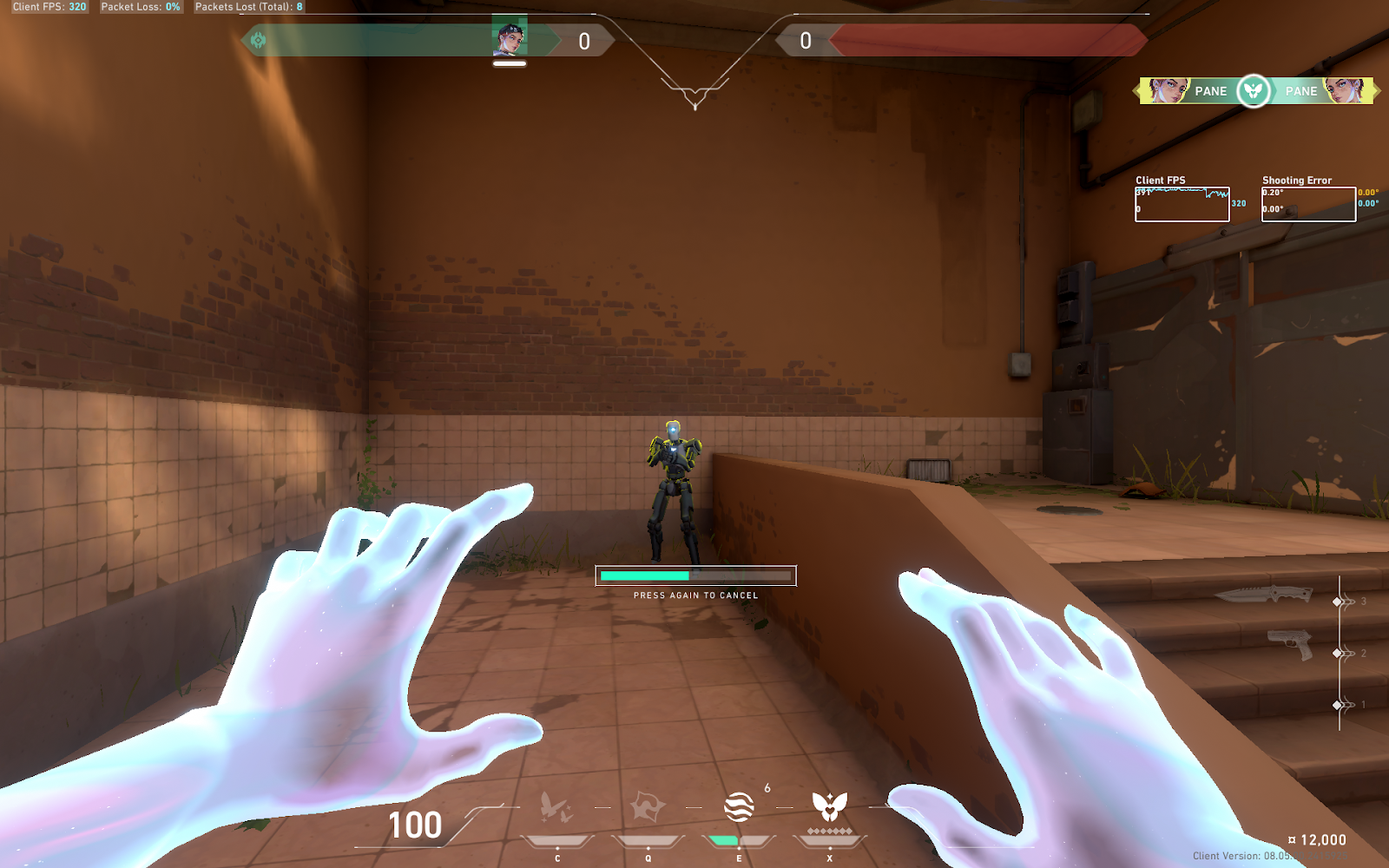The height and width of the screenshot is (868, 1389).
Task: Trigger the Not Dead Yet ultimate icon
Action: (x=829, y=807)
